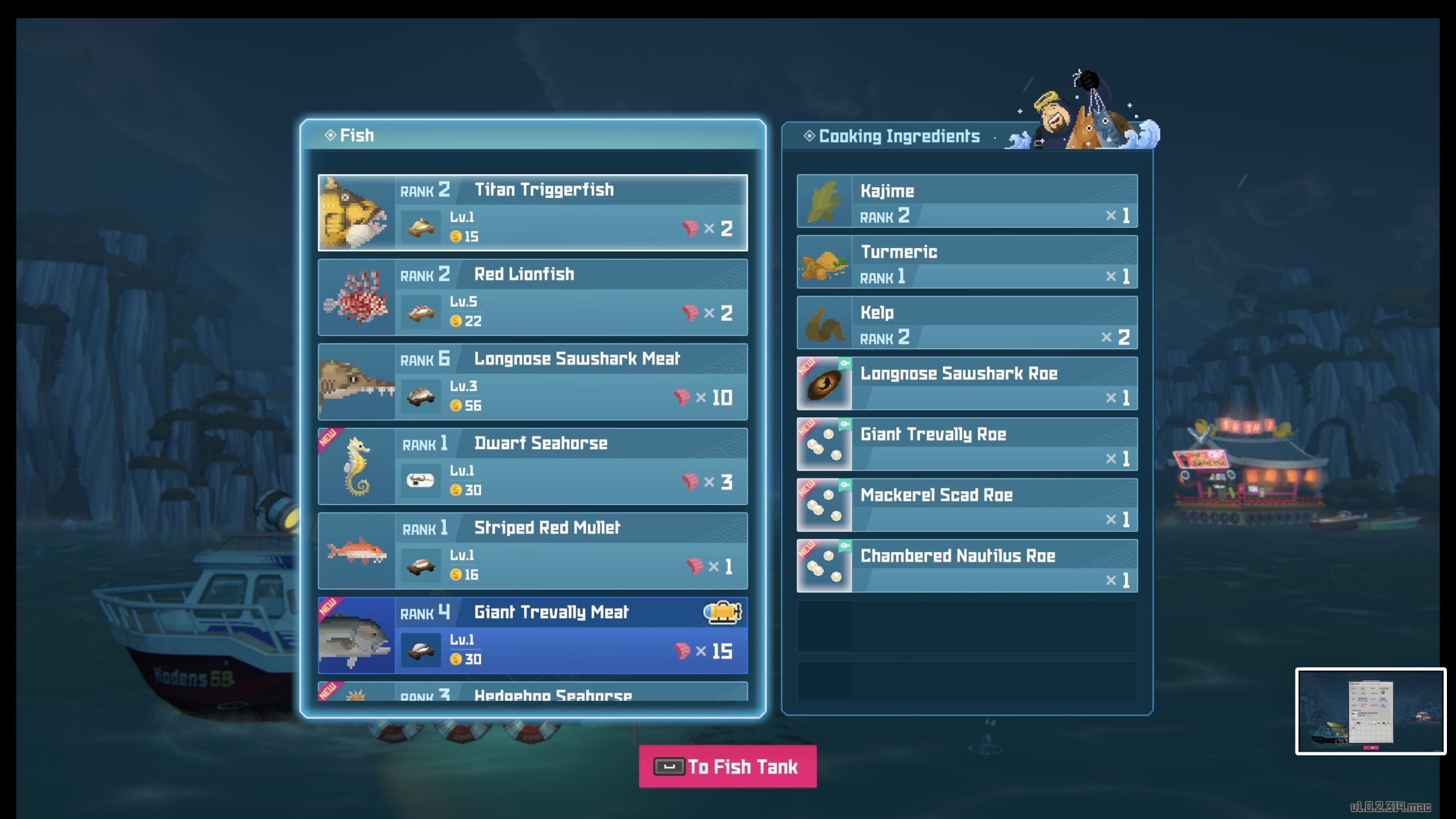1456x819 pixels.
Task: Select the Hedgehog Seahorse entry
Action: point(532,692)
